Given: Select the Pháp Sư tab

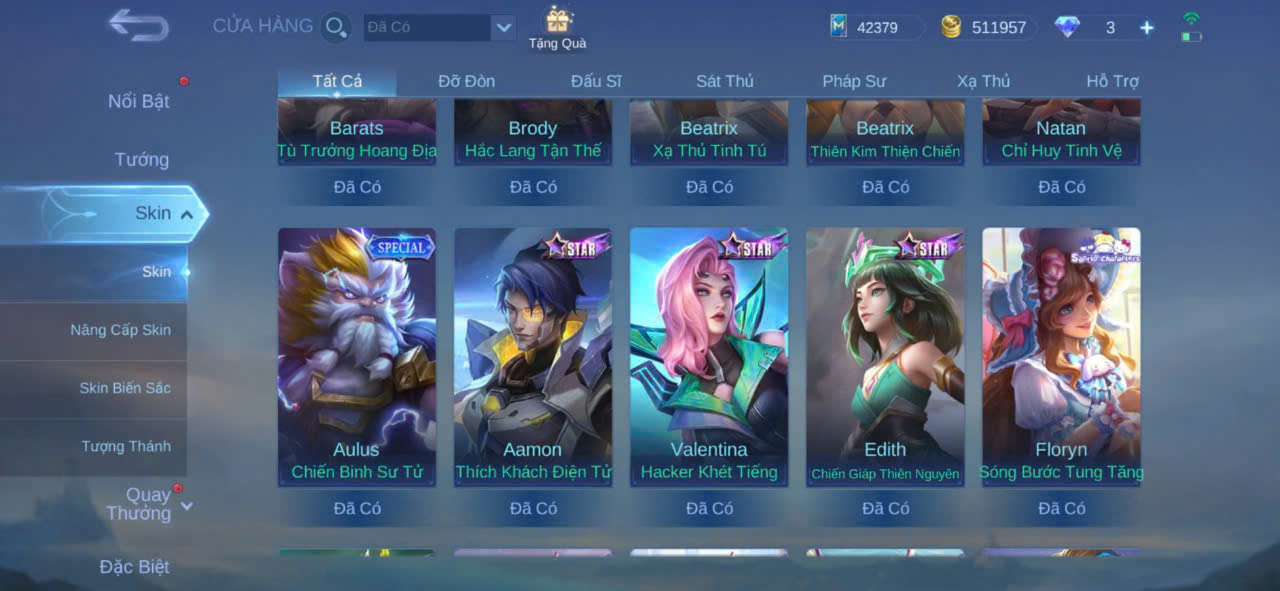Looking at the screenshot, I should tap(854, 81).
